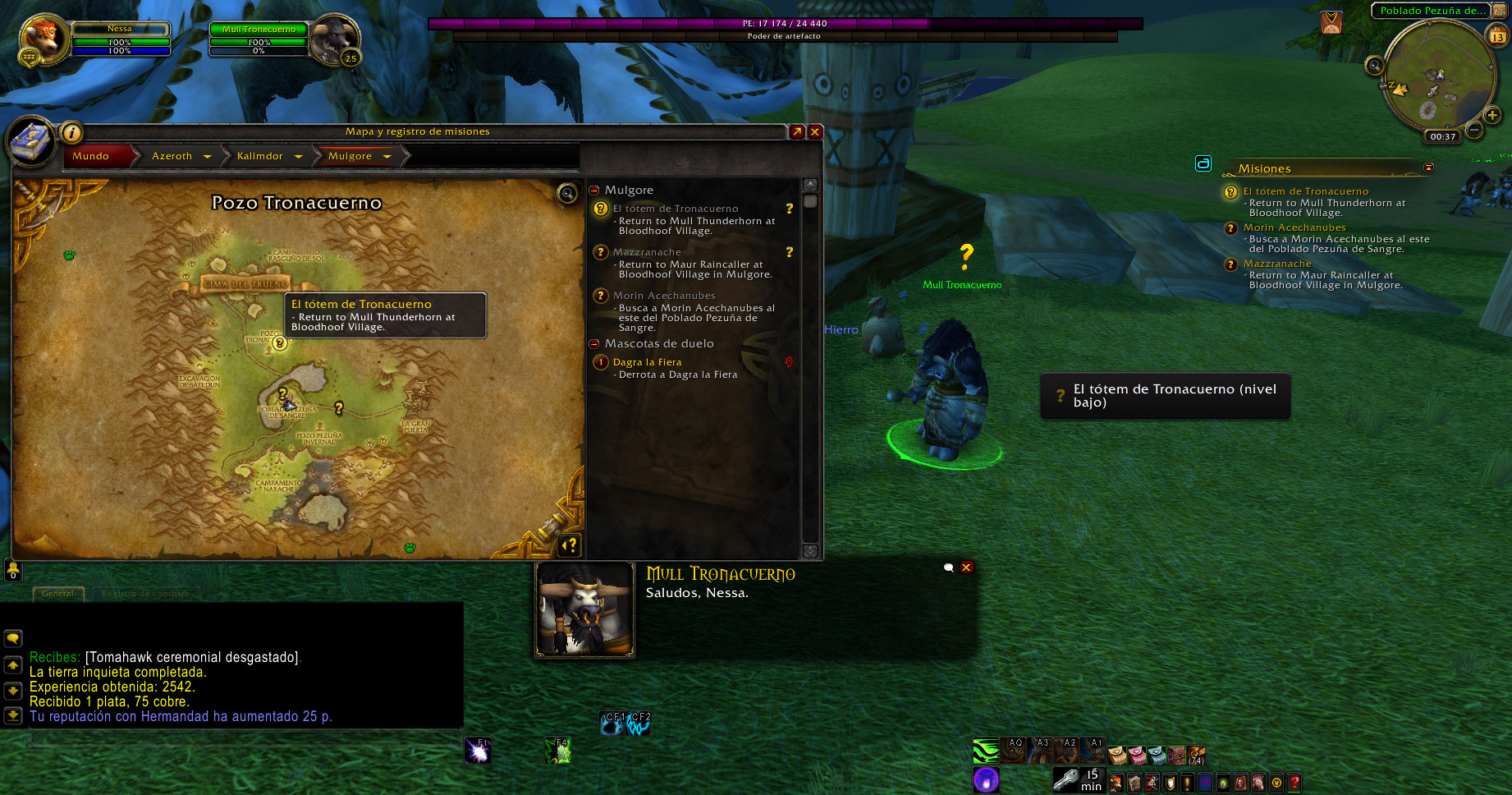The image size is (1512, 795).
Task: Click the minimap
Action: point(1438,76)
